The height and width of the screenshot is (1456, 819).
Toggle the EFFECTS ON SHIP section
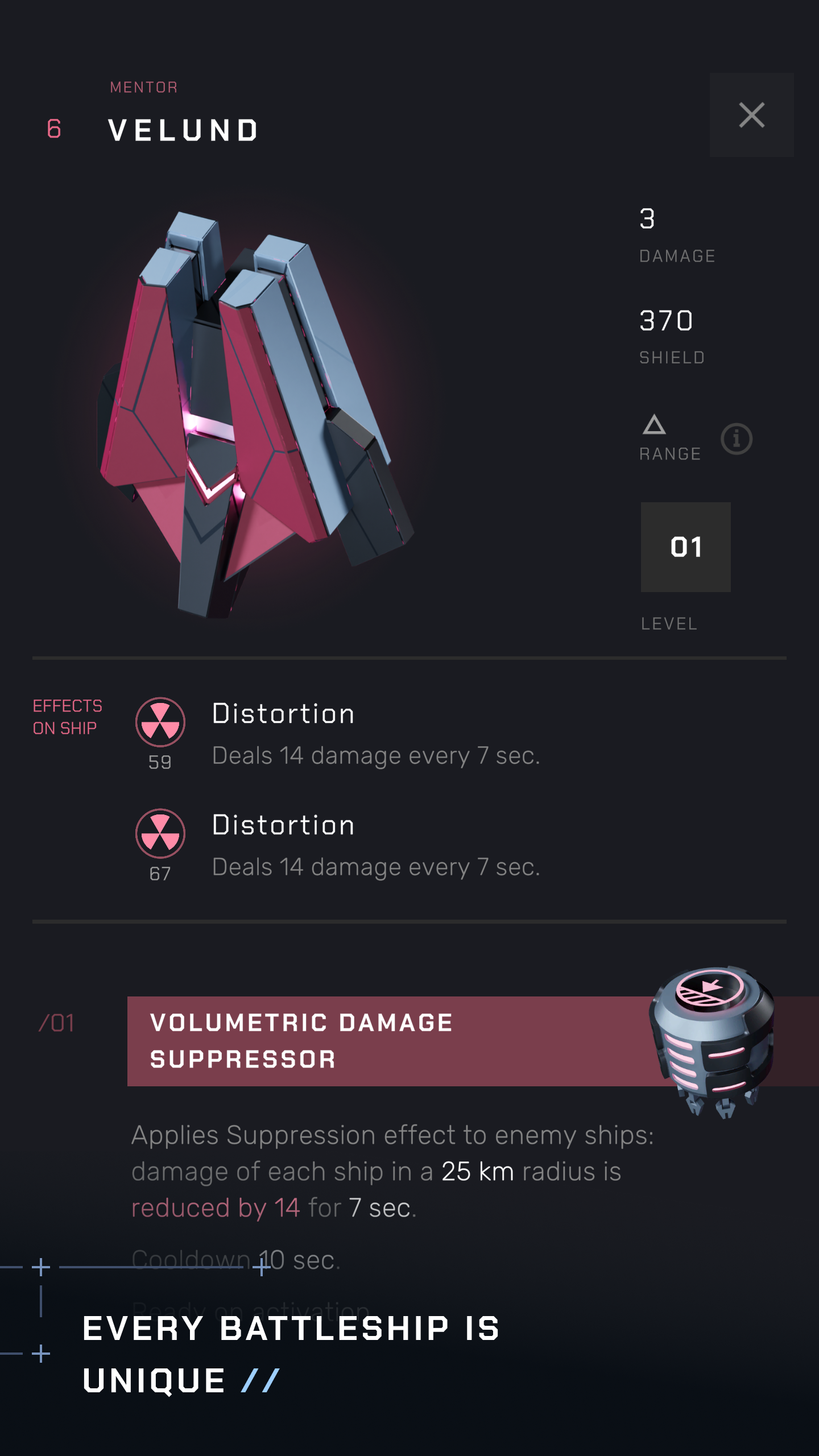pyautogui.click(x=68, y=717)
